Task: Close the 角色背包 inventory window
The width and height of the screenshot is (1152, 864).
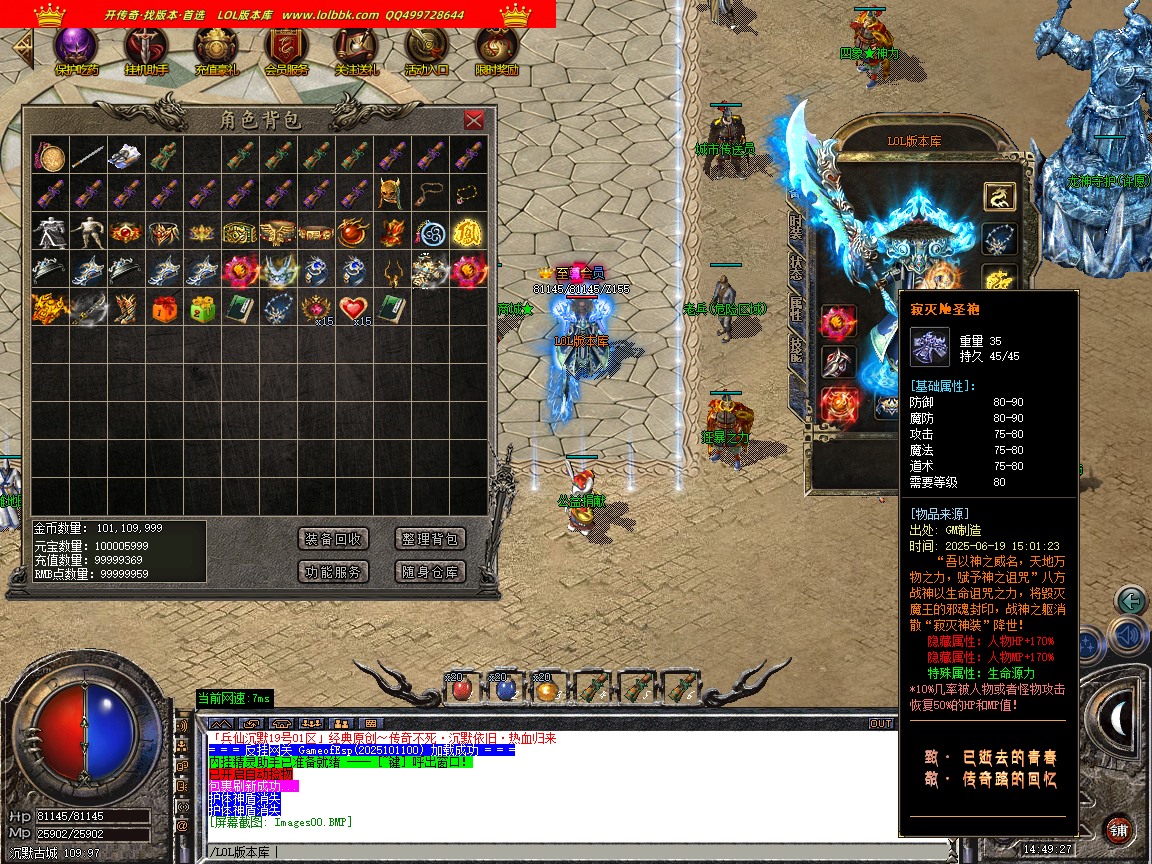Action: pos(474,120)
